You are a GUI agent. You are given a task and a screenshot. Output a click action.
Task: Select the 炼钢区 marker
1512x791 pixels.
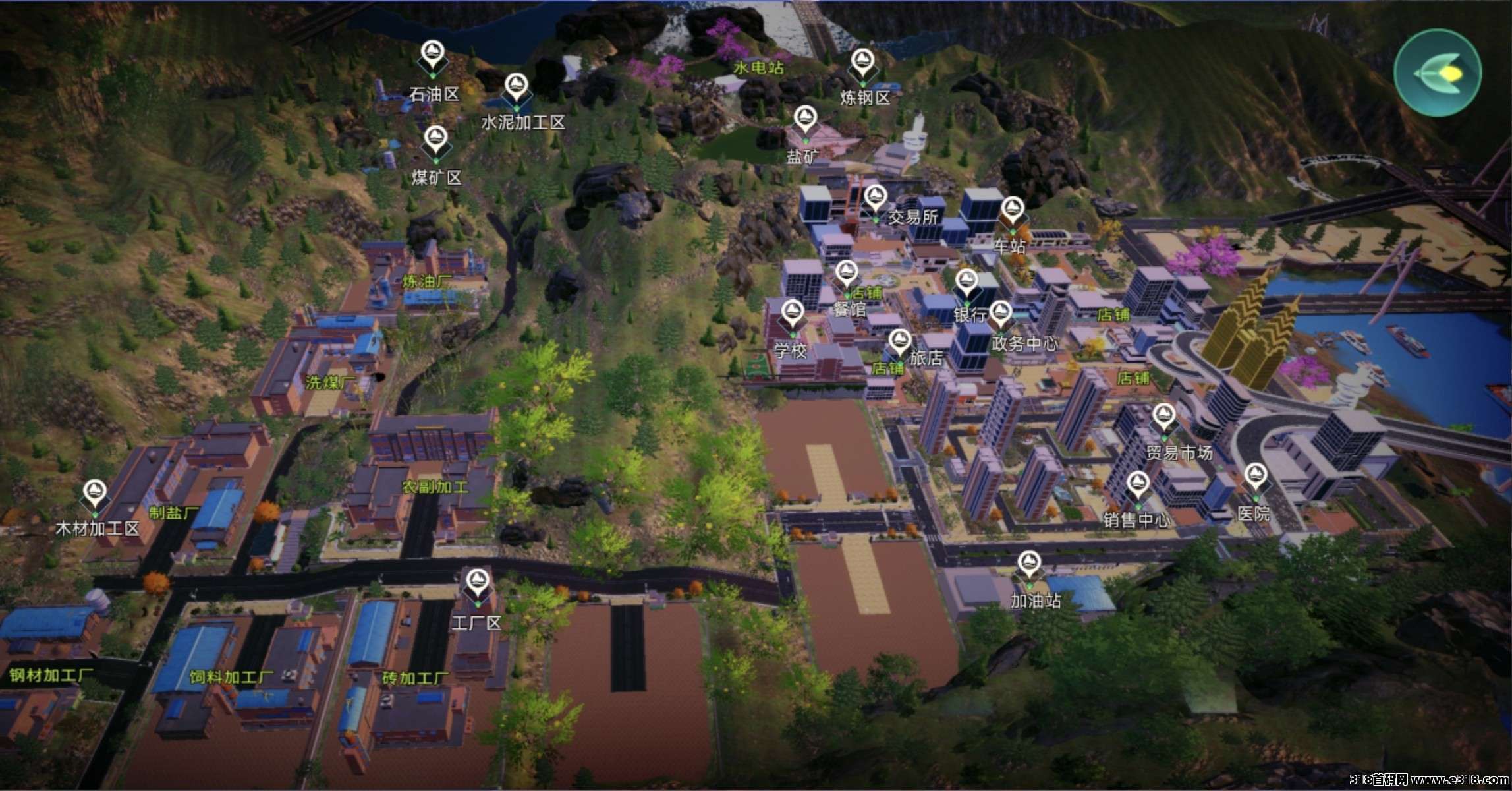862,63
